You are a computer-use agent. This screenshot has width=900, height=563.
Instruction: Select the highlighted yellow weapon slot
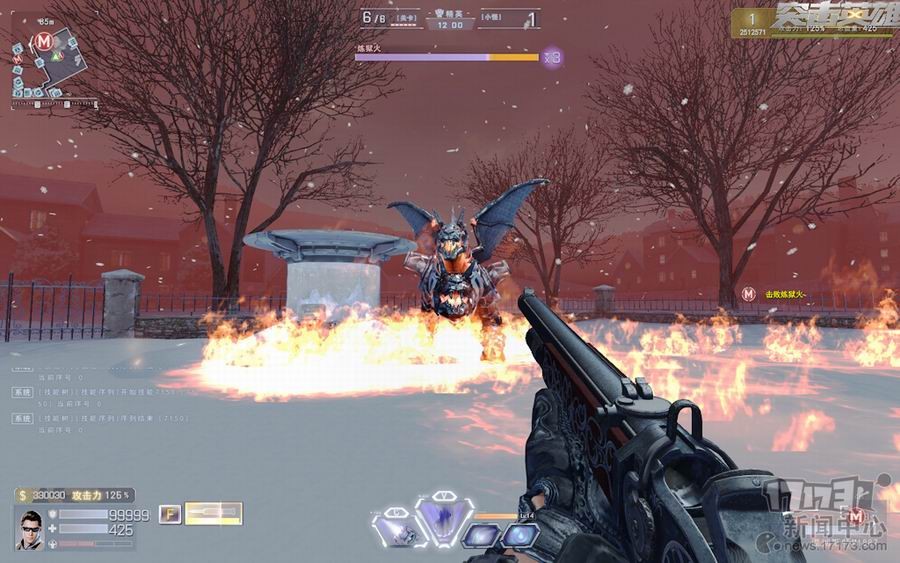pos(213,513)
